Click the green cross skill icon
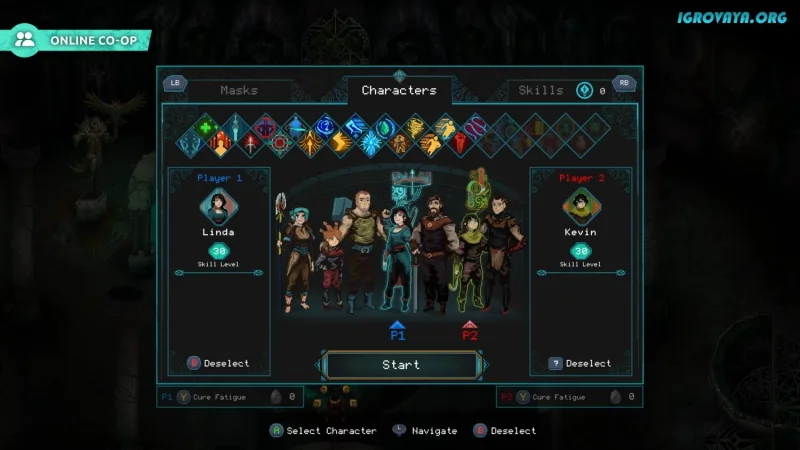 tap(206, 126)
